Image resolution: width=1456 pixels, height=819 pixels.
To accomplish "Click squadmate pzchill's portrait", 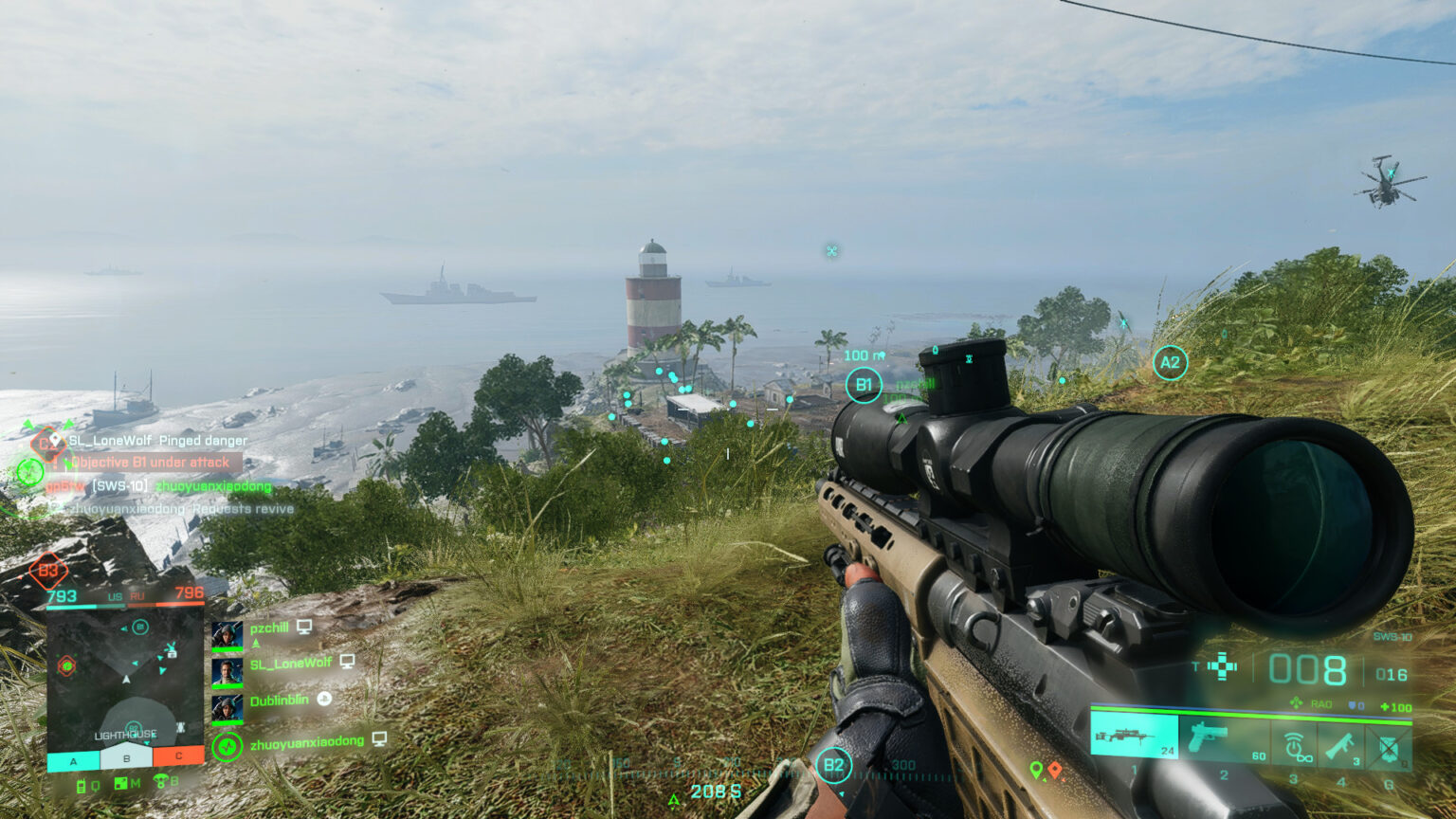I will click(227, 635).
